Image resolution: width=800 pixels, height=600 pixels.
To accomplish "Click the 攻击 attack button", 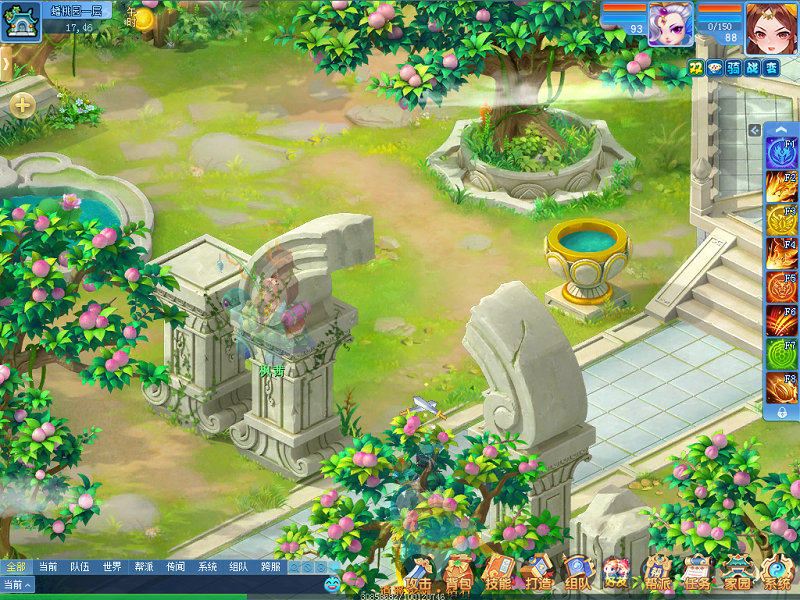I will click(419, 575).
